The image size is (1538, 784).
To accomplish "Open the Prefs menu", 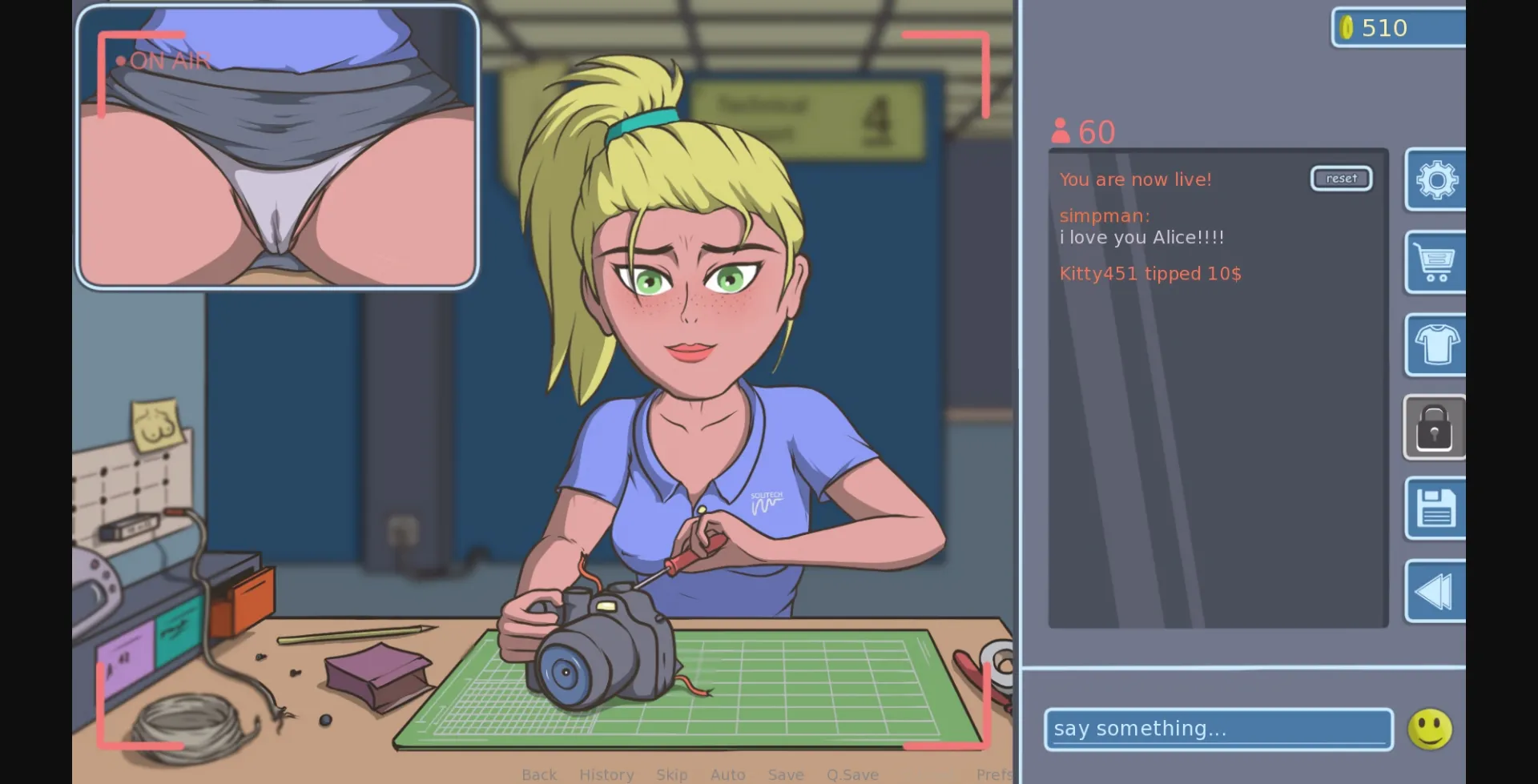I will (993, 774).
